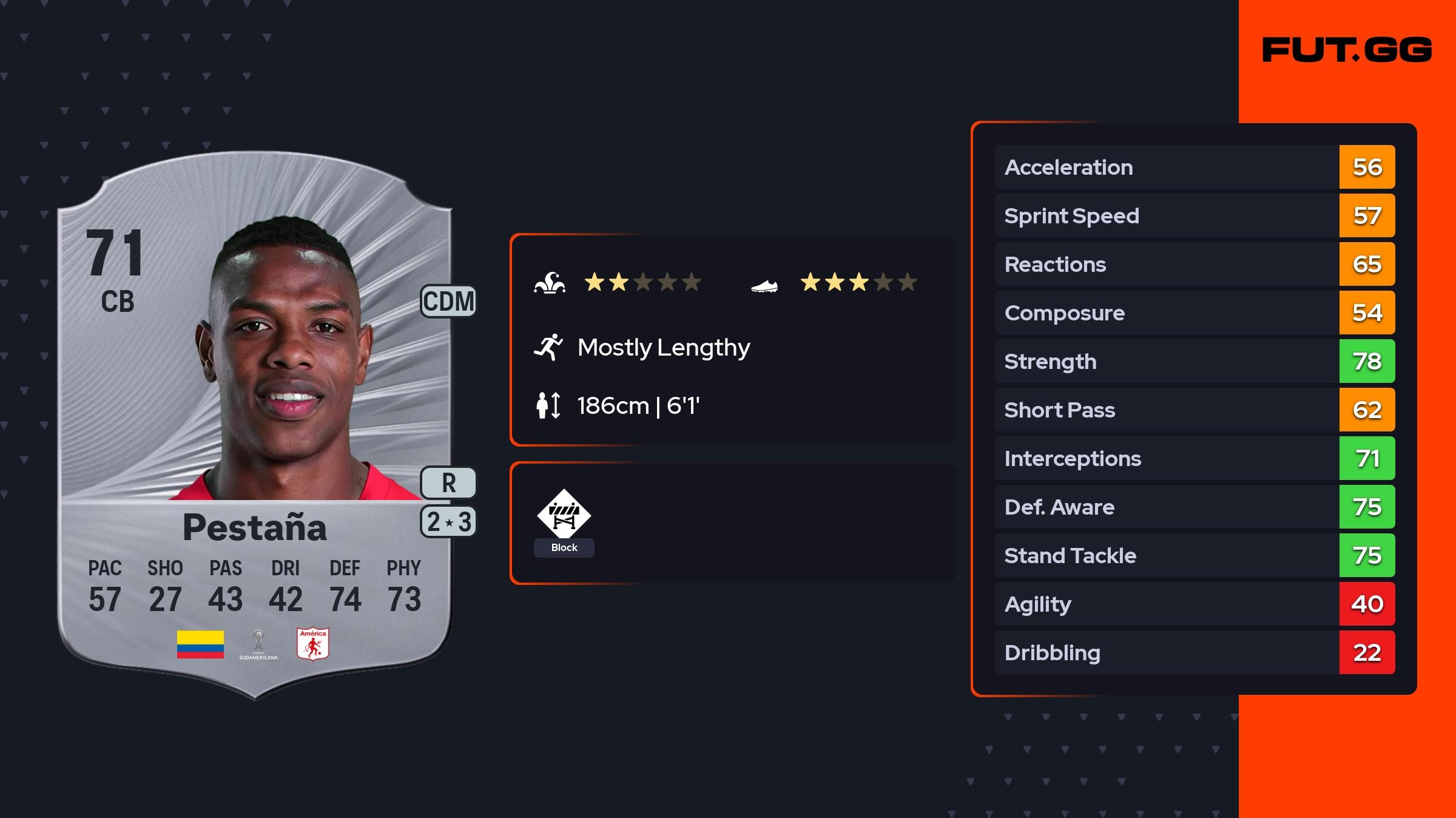Click the Dribbling stat row
The image size is (1456, 818).
1194,652
